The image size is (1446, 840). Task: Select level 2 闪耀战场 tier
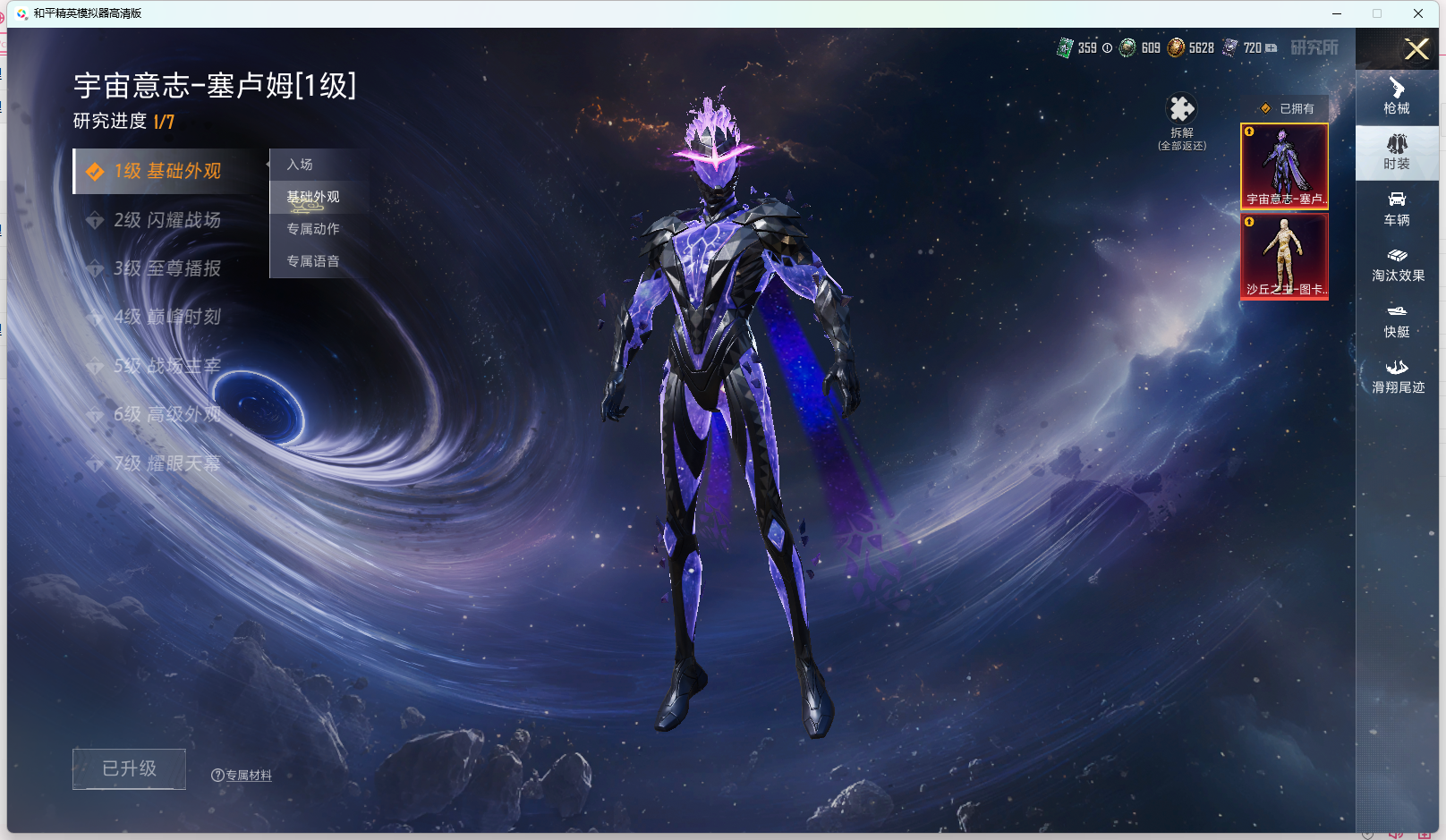point(167,220)
